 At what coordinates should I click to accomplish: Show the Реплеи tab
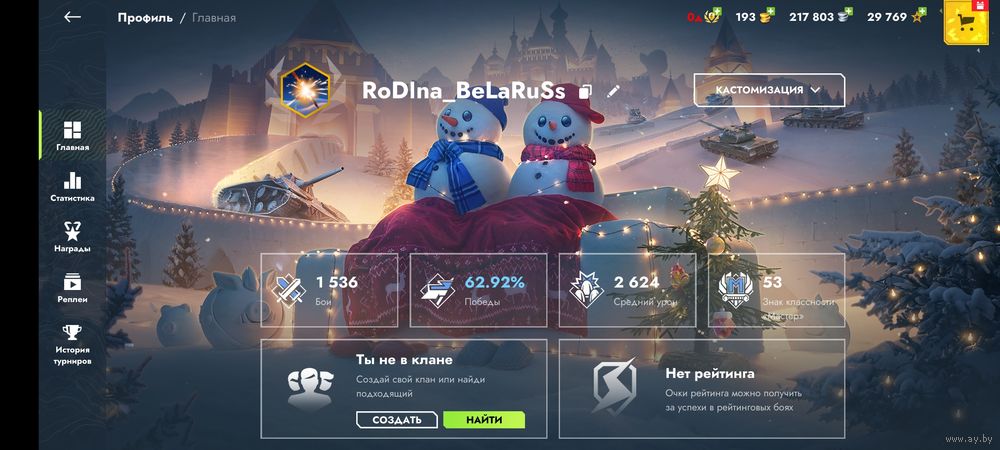(72, 288)
